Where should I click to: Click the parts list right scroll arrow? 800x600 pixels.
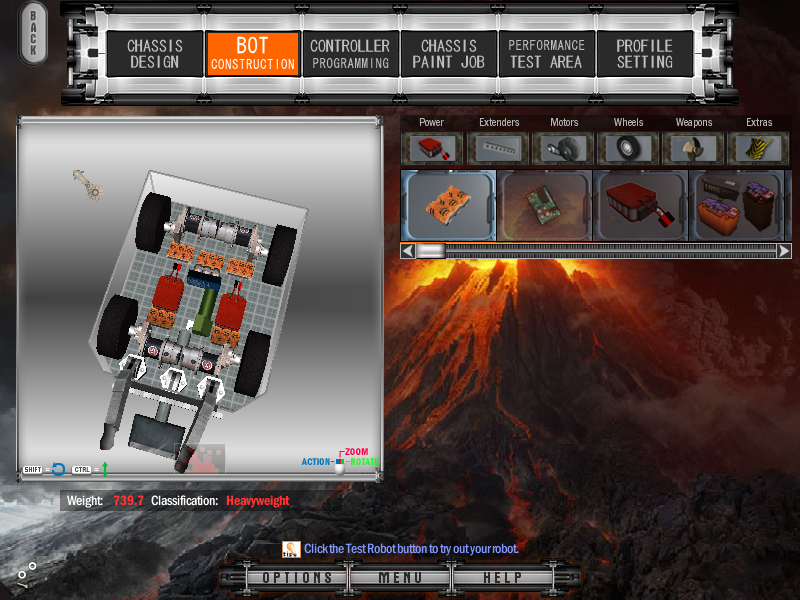[x=784, y=251]
